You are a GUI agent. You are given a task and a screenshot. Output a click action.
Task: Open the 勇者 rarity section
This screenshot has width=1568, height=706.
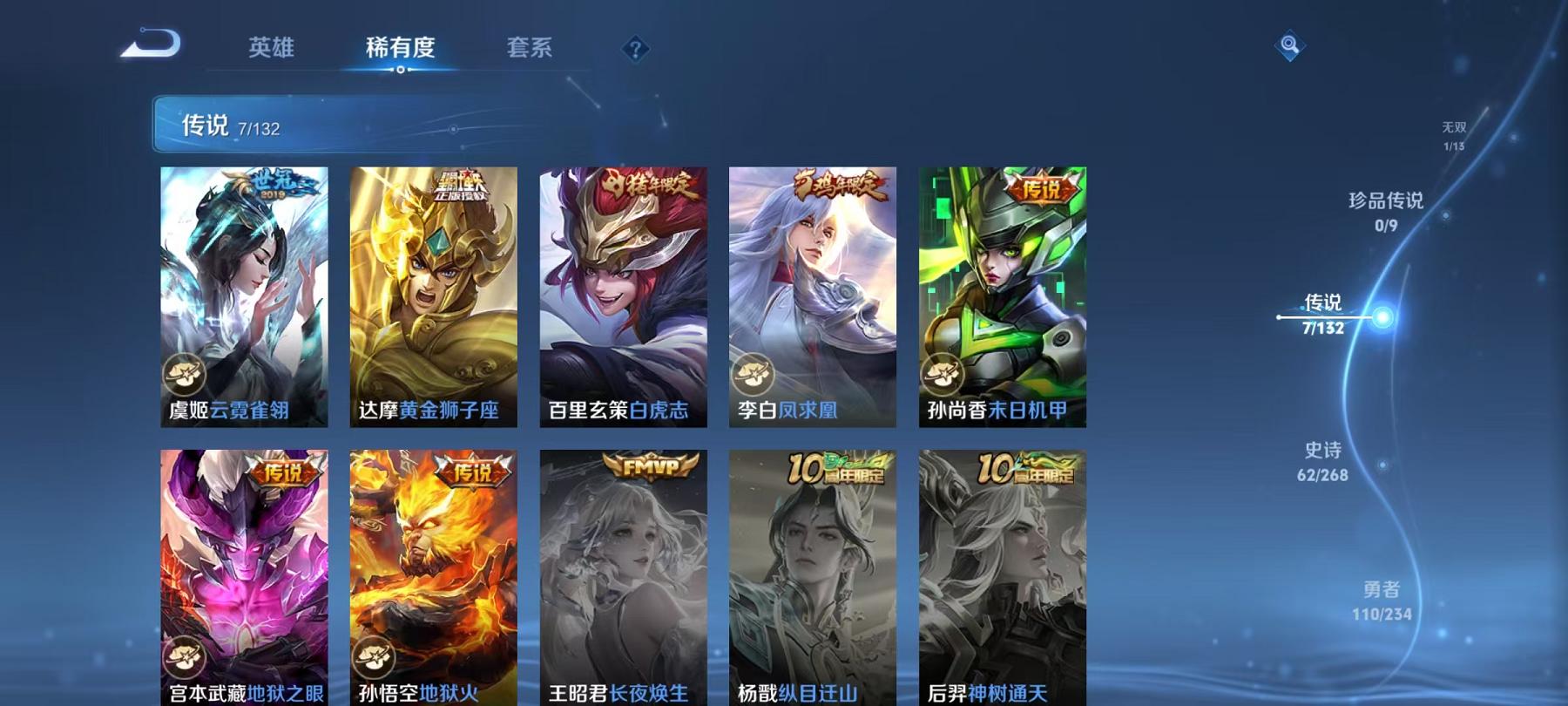coord(1380,601)
